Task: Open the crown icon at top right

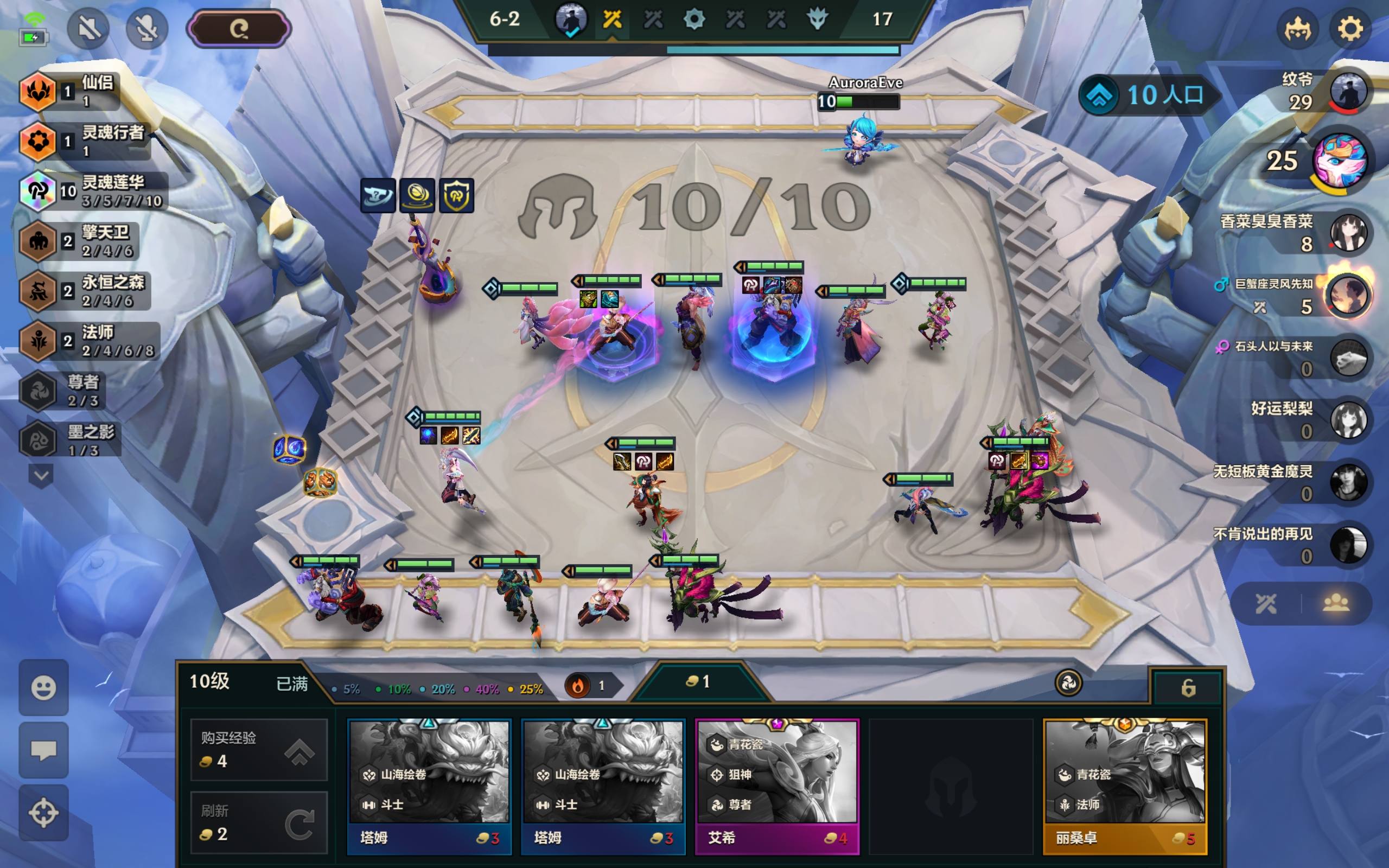Action: [1297, 29]
